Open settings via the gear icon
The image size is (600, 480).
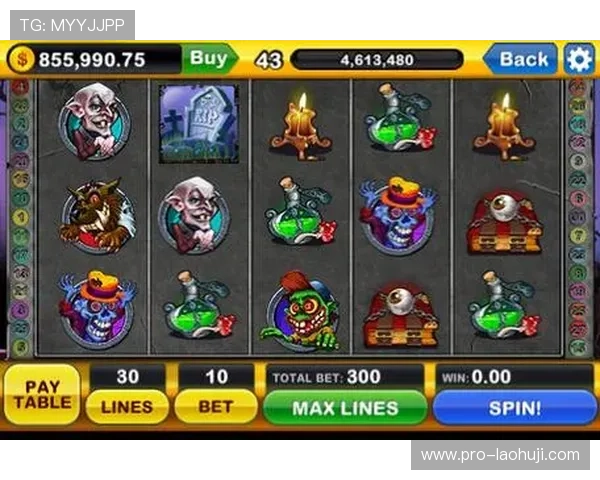coord(579,59)
